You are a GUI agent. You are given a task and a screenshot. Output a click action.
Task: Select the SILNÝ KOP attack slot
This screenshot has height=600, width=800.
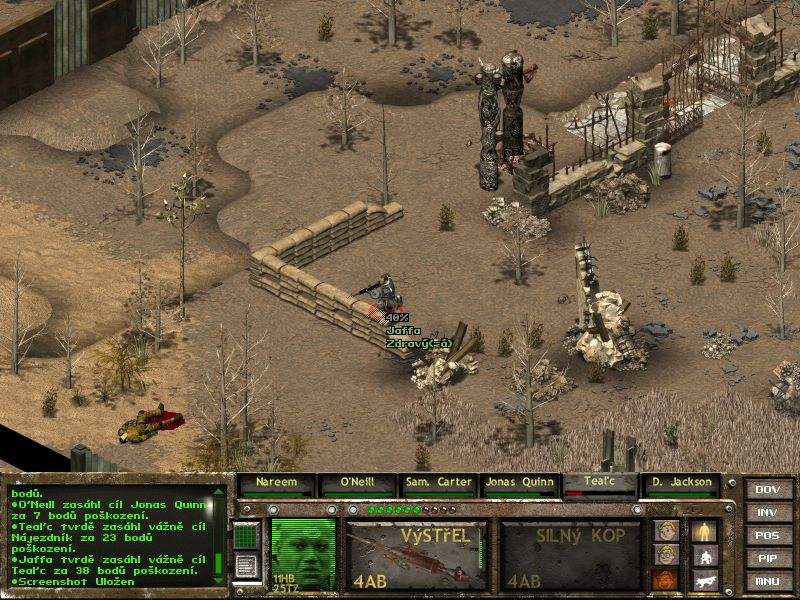569,553
